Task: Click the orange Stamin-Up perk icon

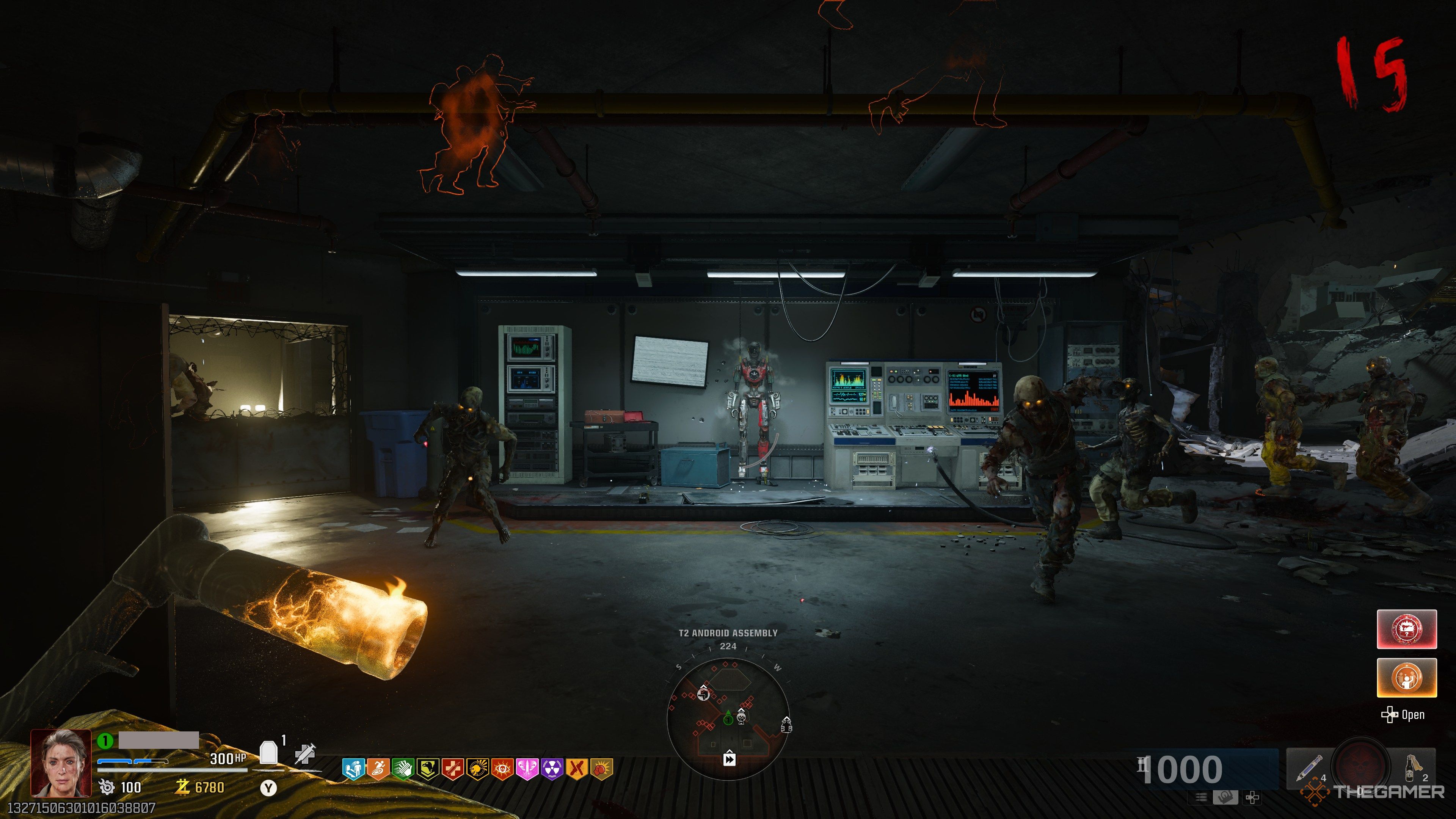Action: [379, 769]
